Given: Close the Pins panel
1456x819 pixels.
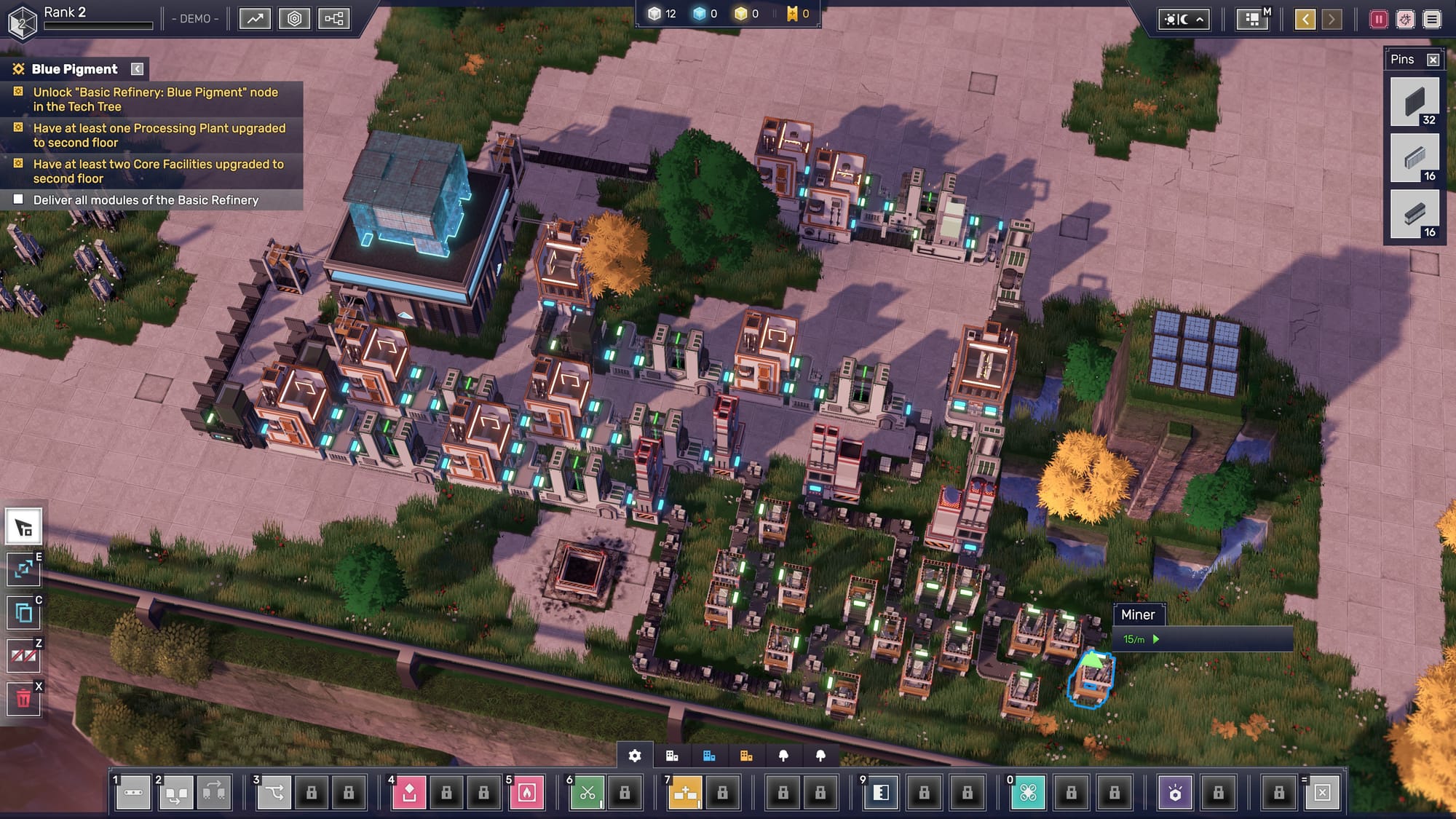Looking at the screenshot, I should coord(1433,60).
